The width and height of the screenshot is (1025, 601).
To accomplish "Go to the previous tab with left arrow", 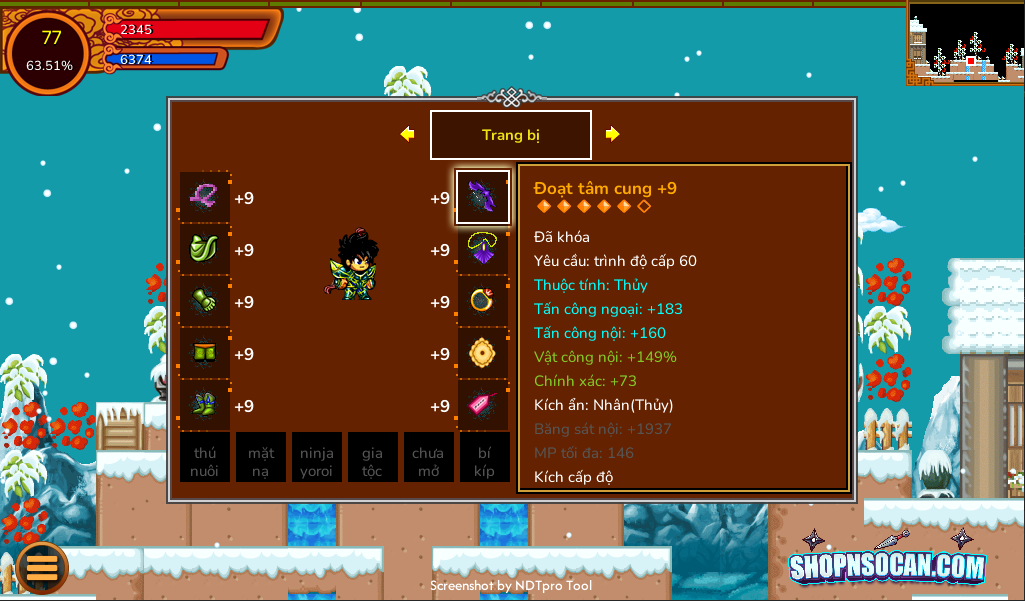I will [x=407, y=134].
